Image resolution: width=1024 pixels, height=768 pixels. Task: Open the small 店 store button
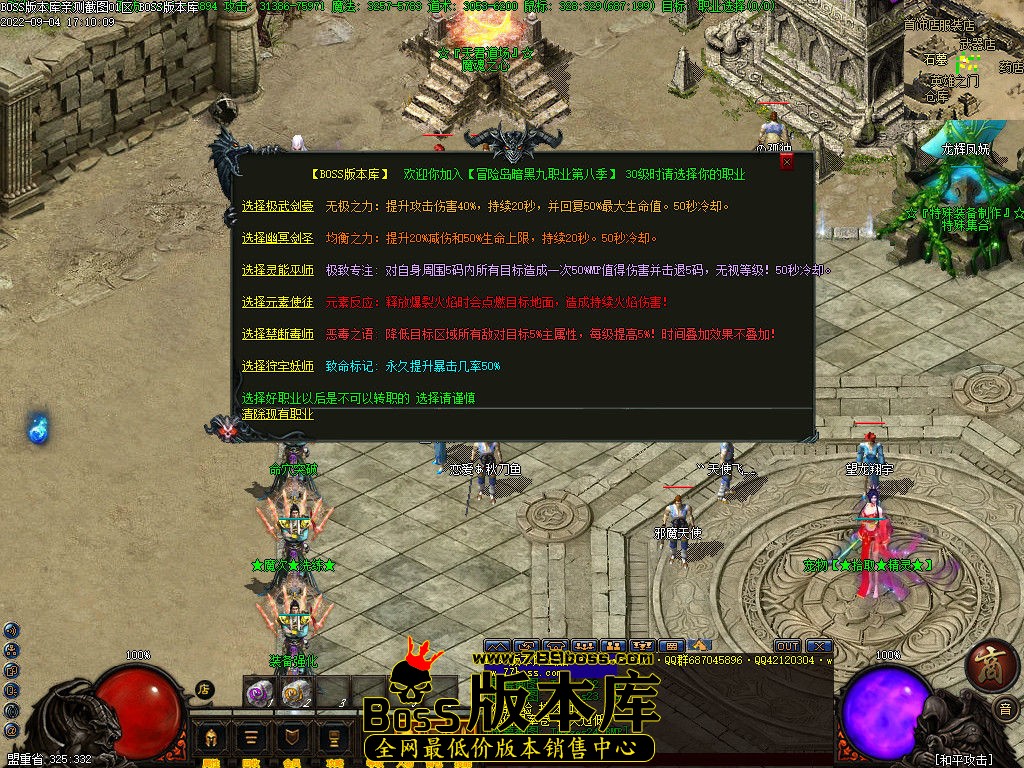(x=204, y=689)
